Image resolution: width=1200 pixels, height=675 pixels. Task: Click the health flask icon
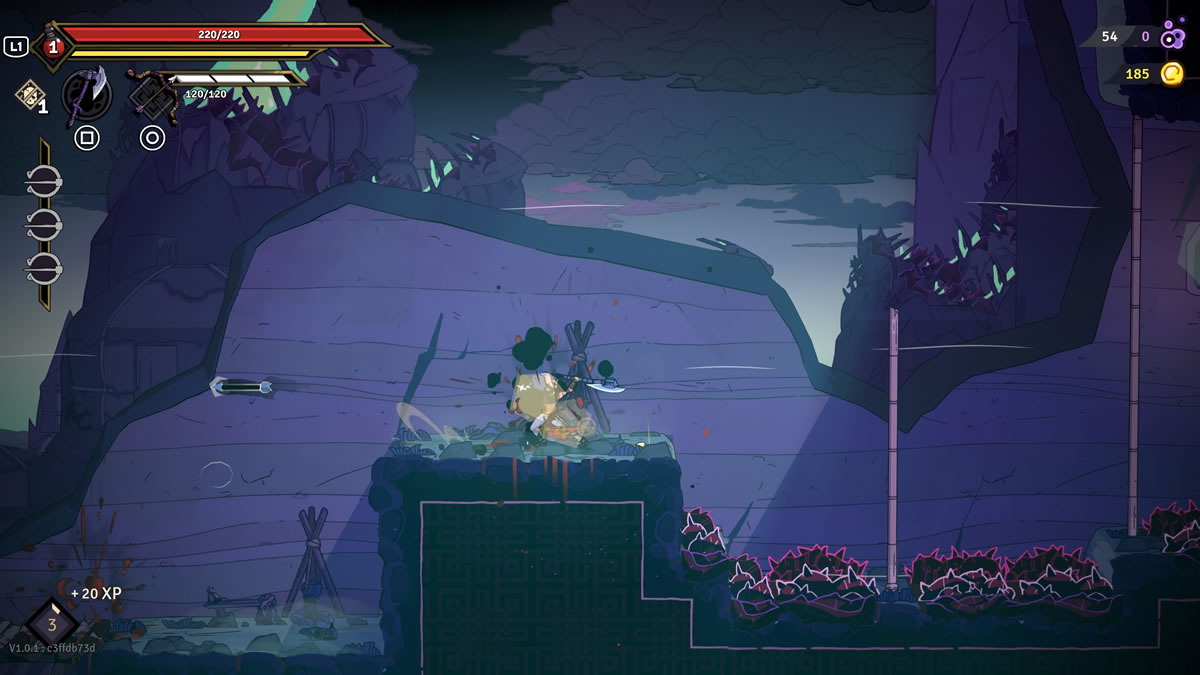coord(52,46)
